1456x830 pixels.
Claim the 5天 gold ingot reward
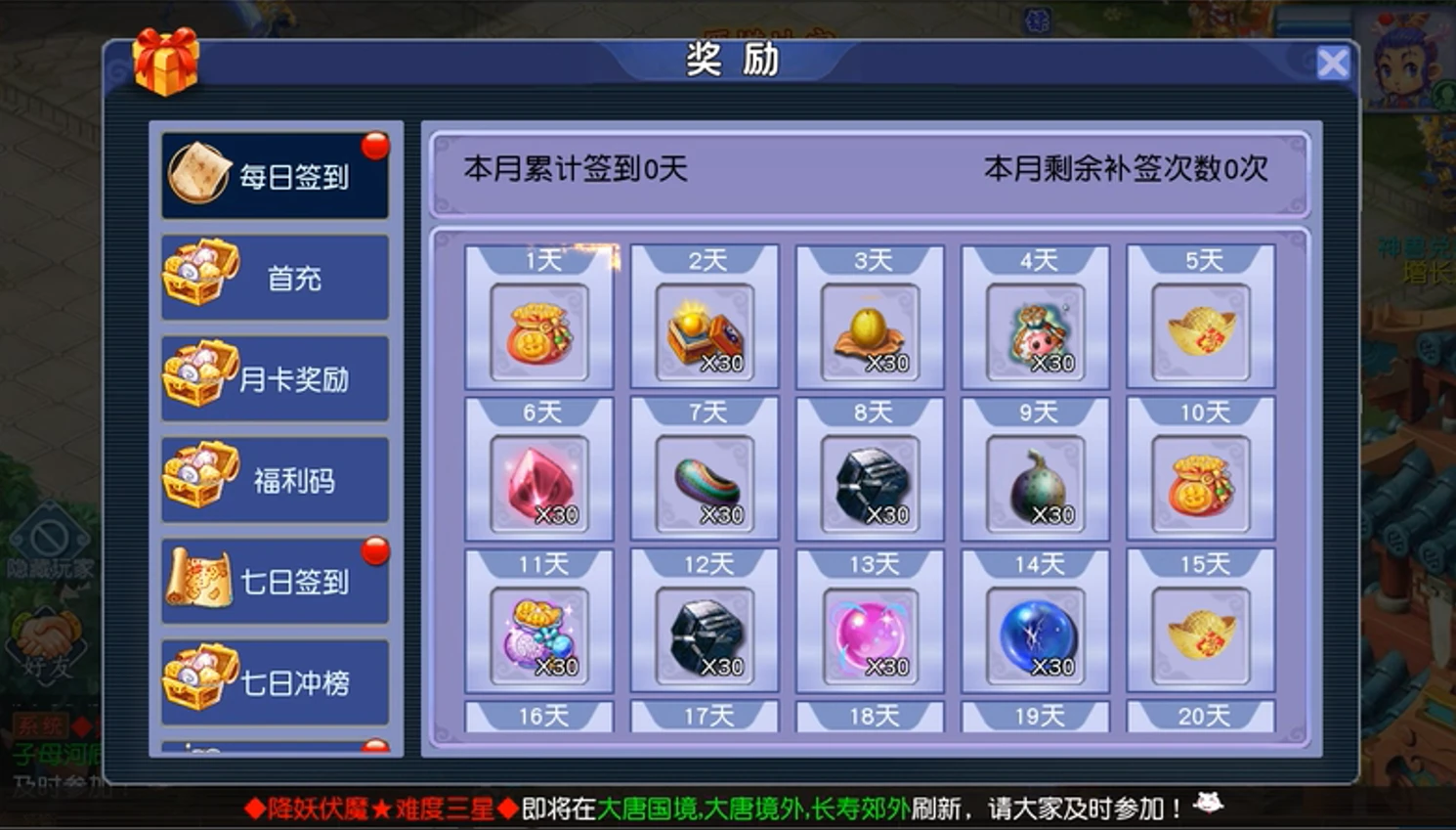(1201, 330)
